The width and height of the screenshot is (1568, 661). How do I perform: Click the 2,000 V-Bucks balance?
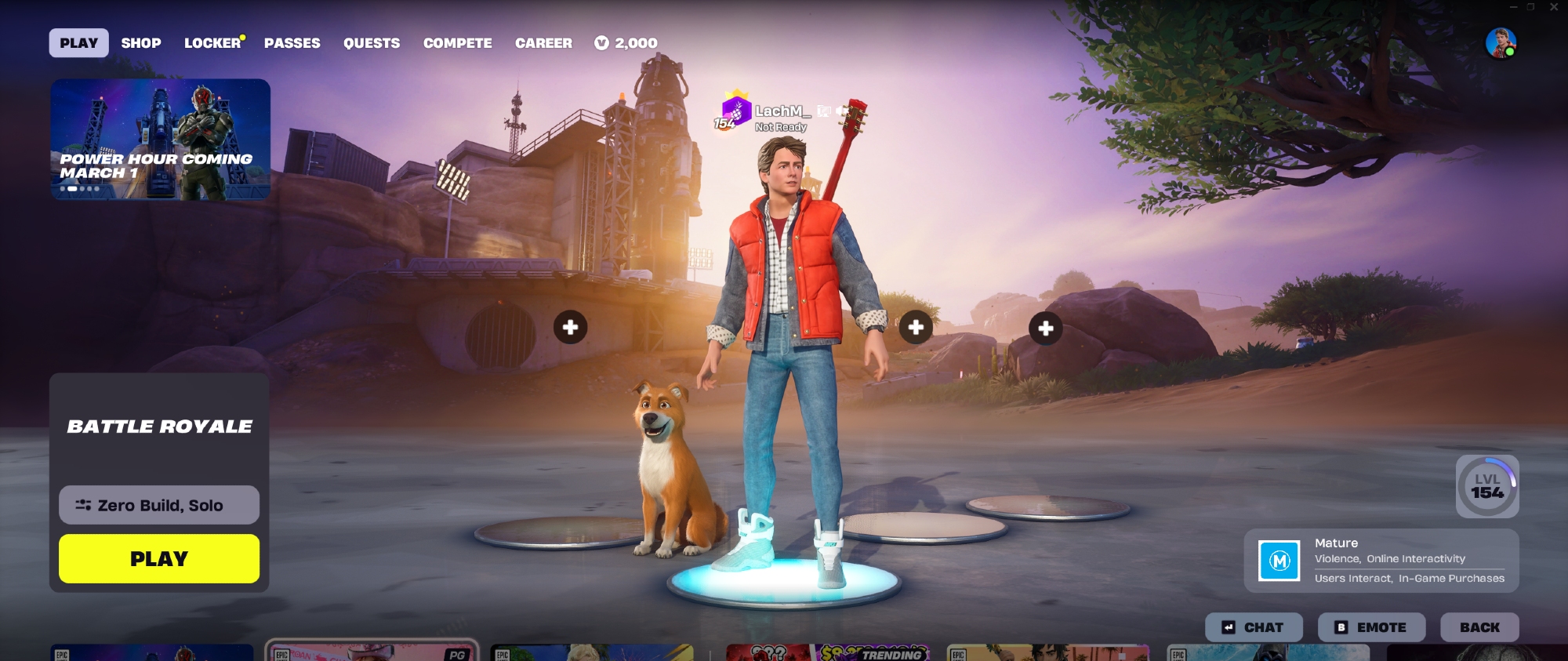(x=626, y=43)
